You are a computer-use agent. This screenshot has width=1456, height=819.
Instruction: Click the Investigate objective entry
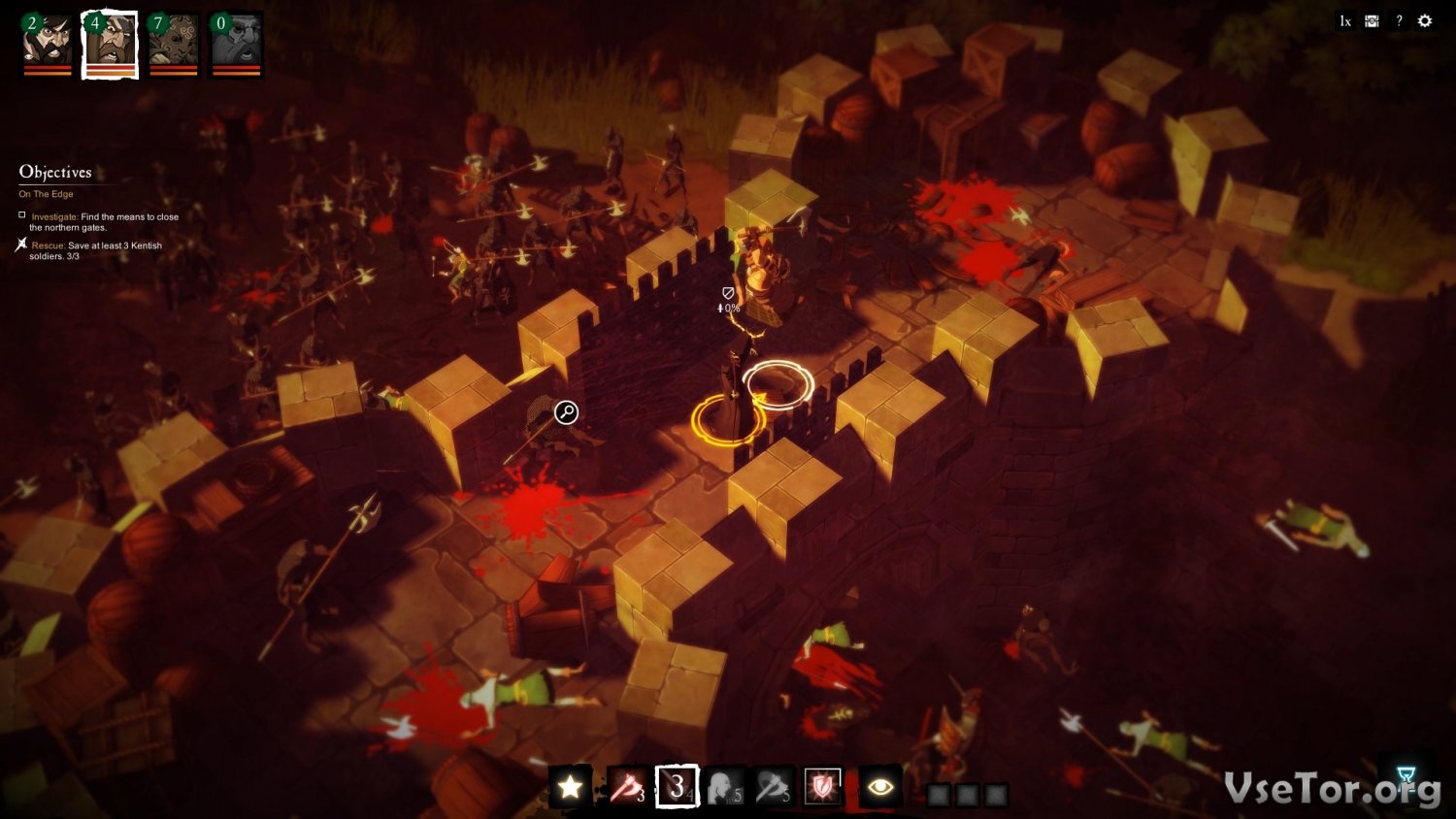pyautogui.click(x=103, y=222)
